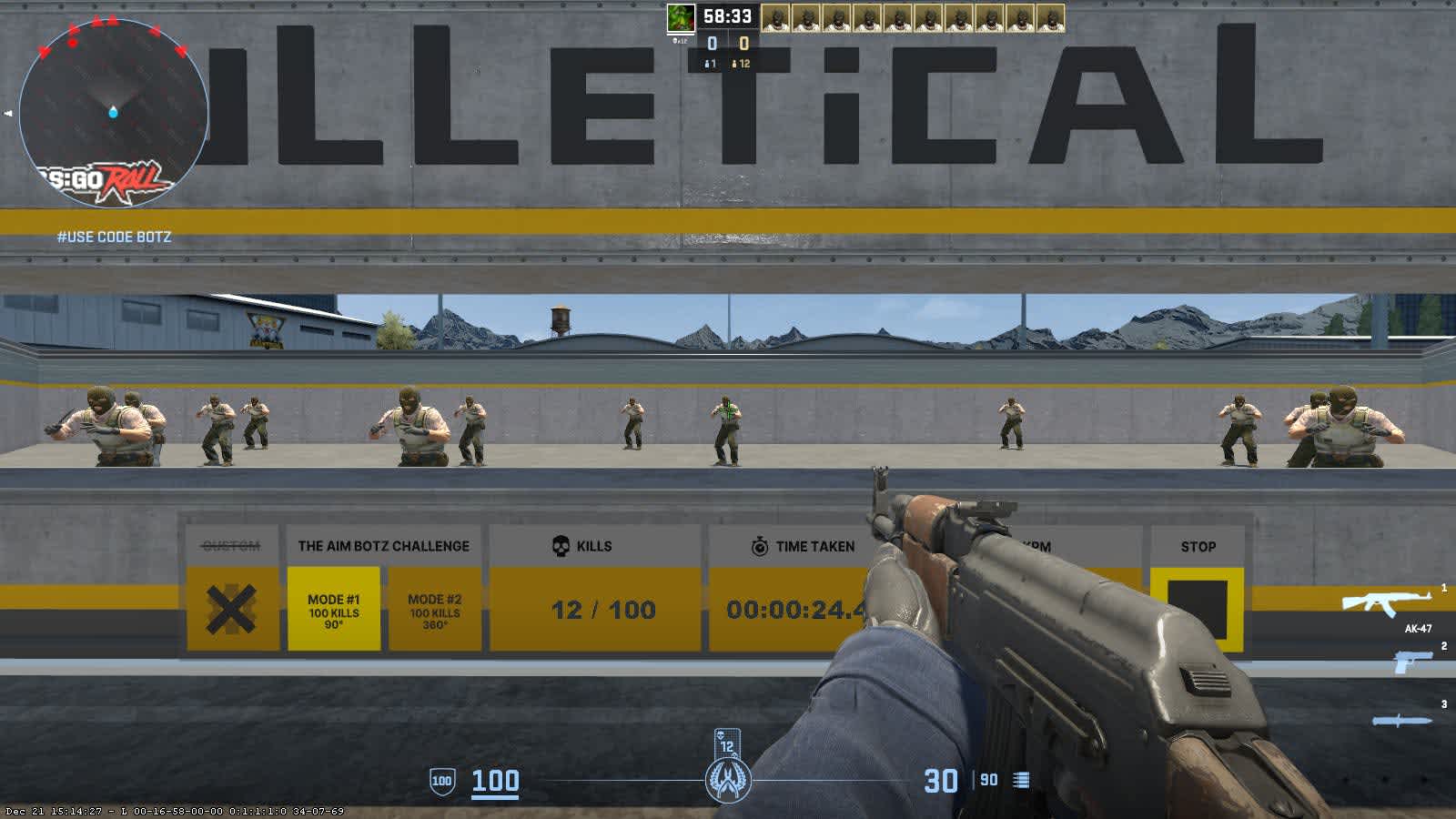Enable MODE #1 100 KILLS 90°
This screenshot has width=1456, height=819.
(336, 608)
